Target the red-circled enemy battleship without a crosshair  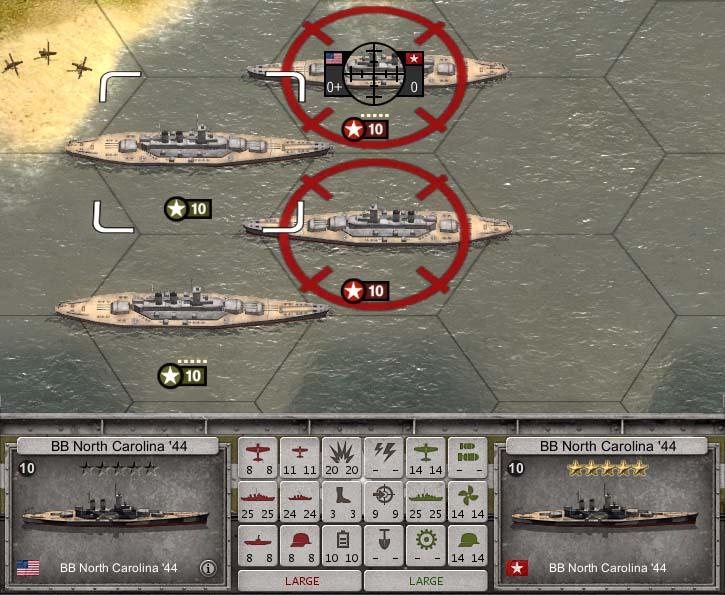point(377,227)
